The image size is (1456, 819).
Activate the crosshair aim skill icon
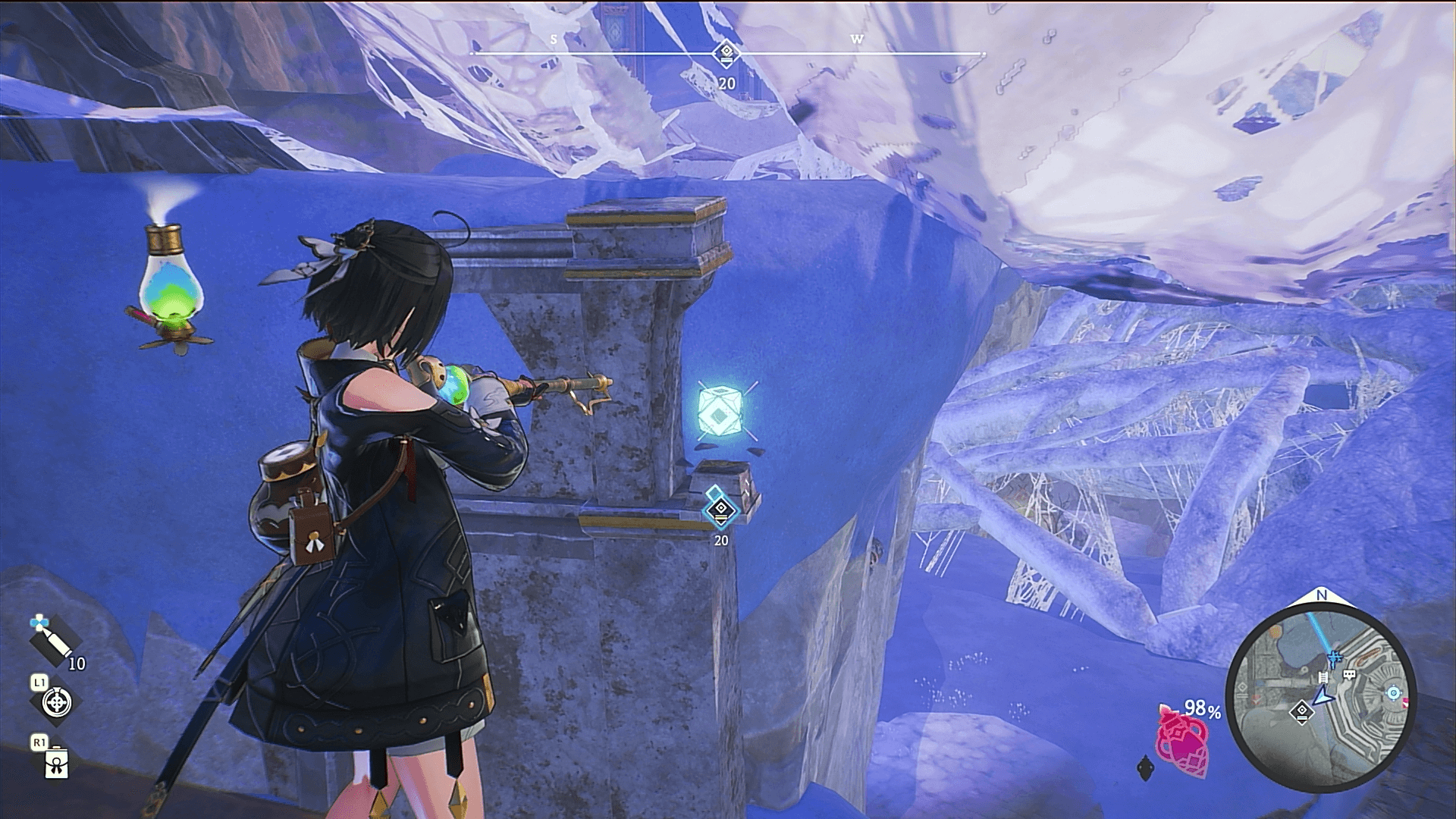pyautogui.click(x=56, y=703)
